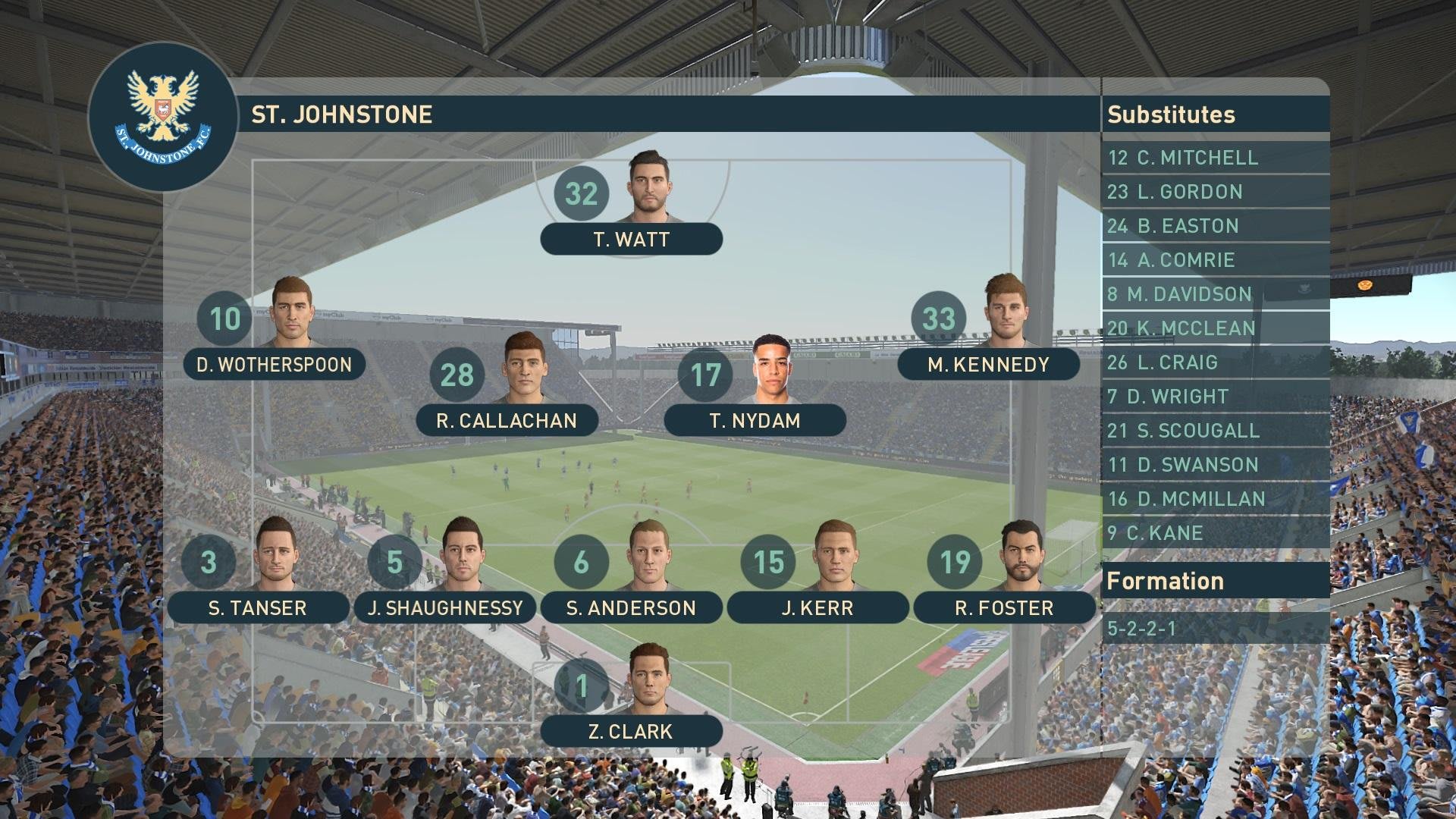
Task: Choose R. Foster's player card
Action: [x=1004, y=608]
